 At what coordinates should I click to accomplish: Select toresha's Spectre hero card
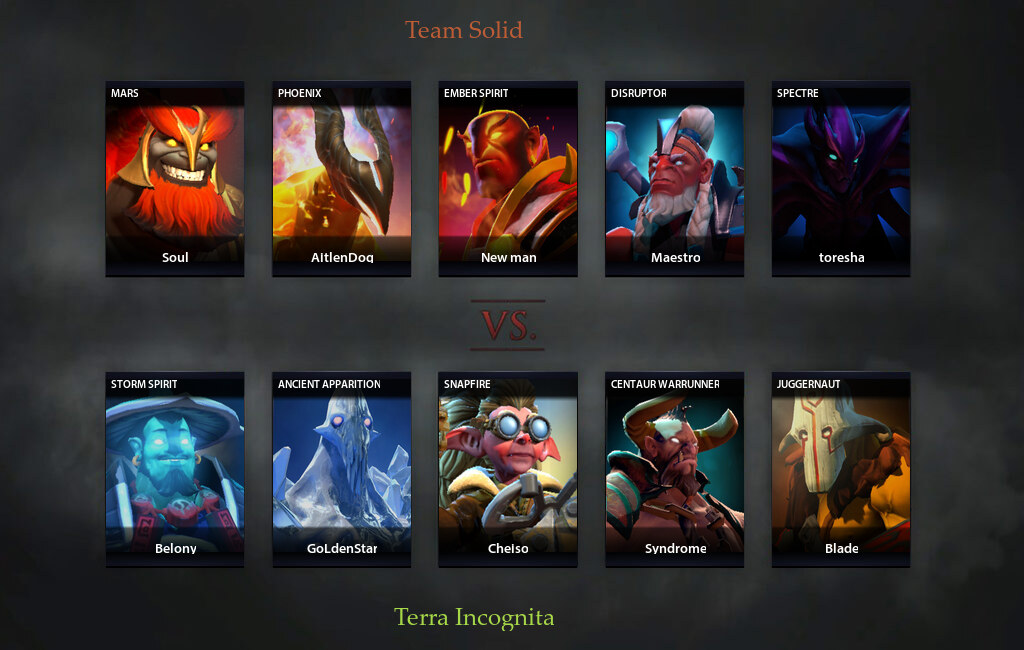click(841, 178)
